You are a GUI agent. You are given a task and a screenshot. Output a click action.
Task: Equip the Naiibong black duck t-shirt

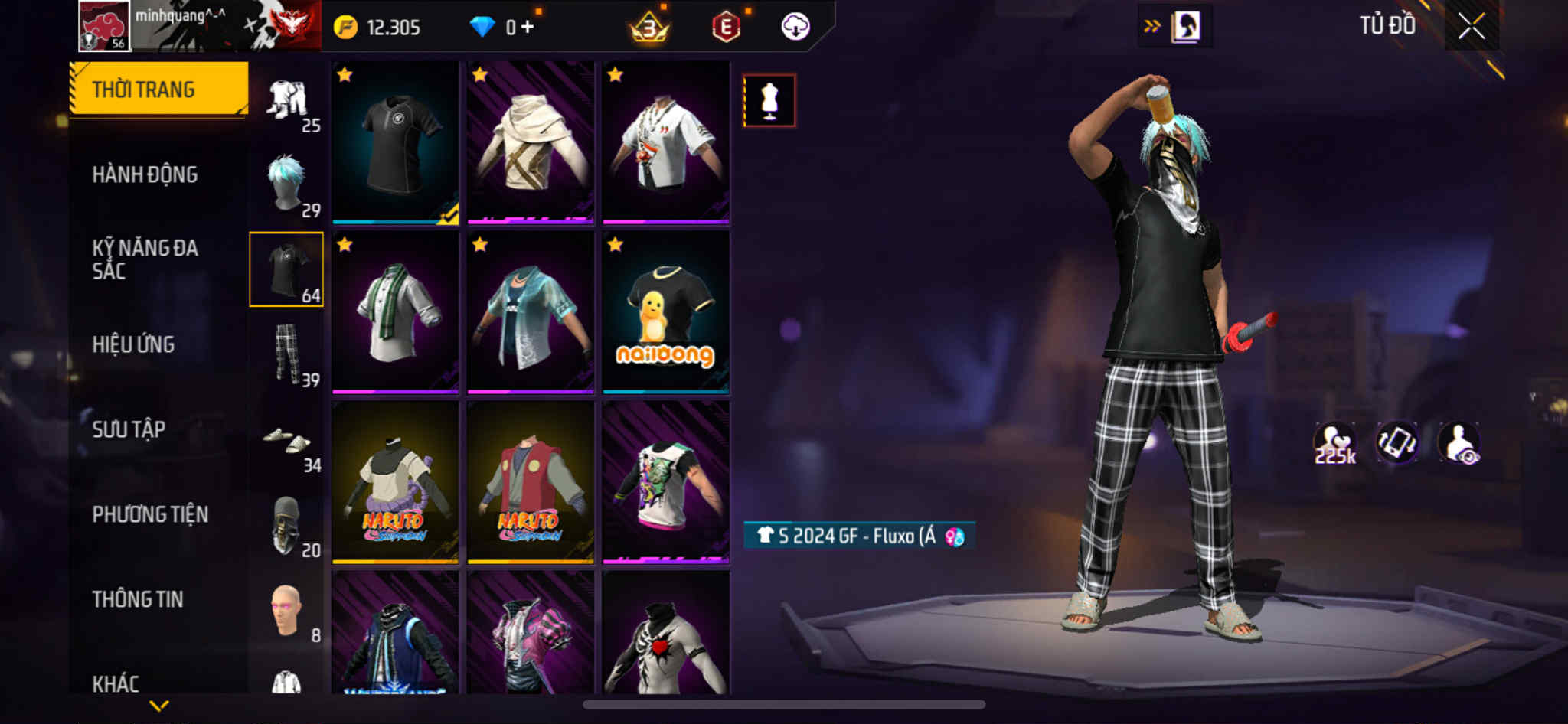tap(665, 312)
